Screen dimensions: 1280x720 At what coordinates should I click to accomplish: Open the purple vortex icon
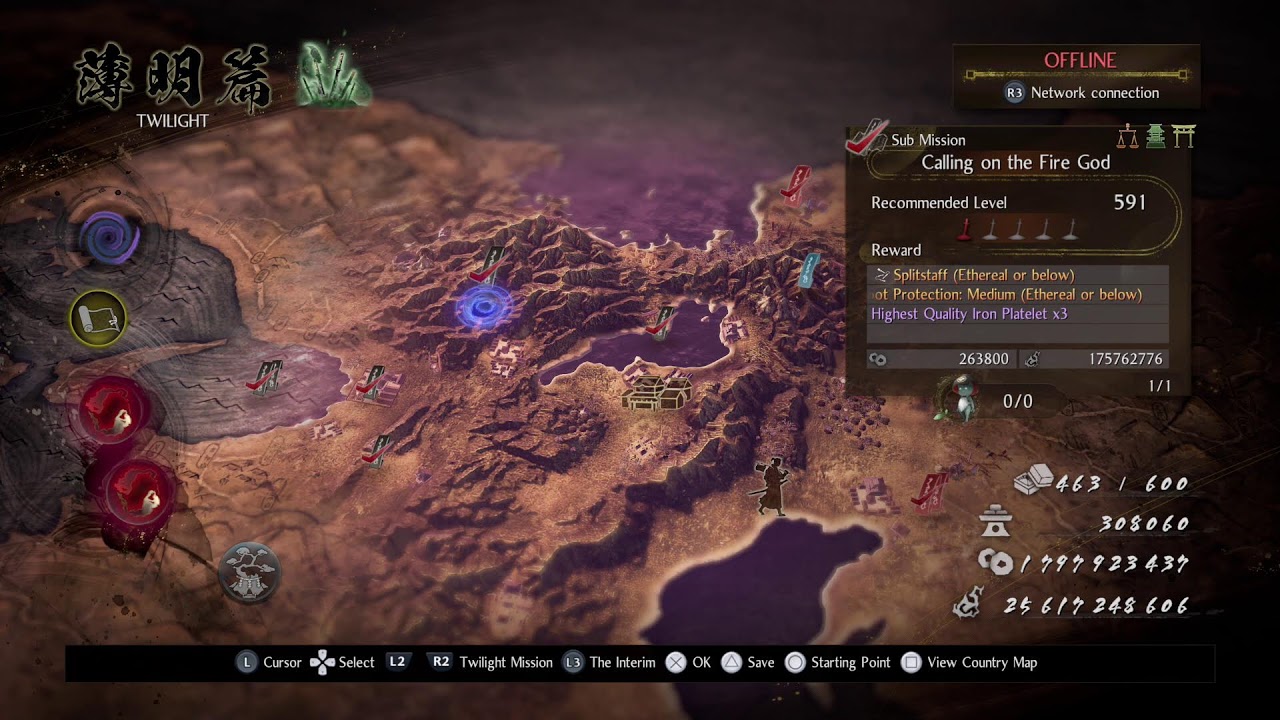pos(108,238)
